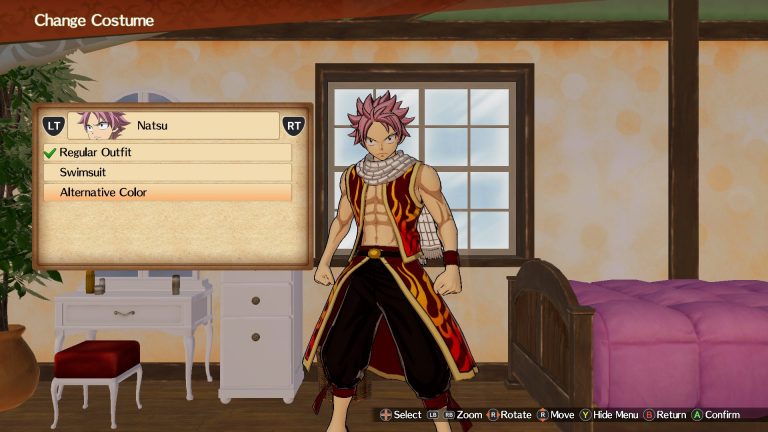The height and width of the screenshot is (432, 768).
Task: Select the Regular Outfit costume
Action: 167,153
